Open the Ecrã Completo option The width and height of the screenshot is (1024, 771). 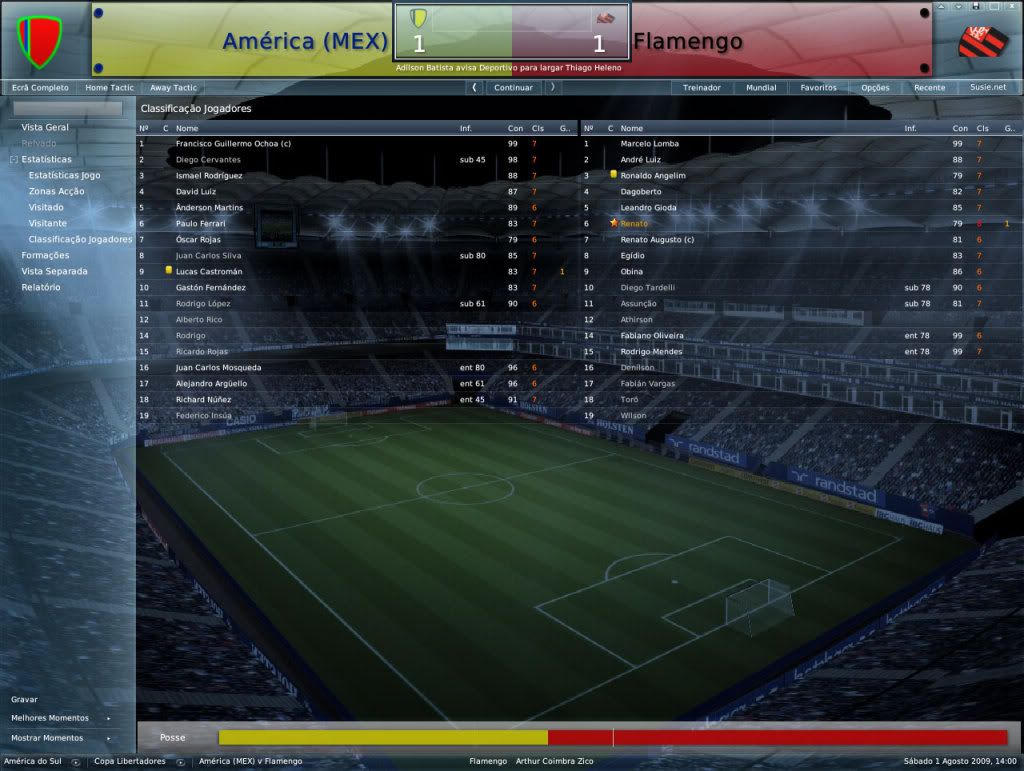40,88
